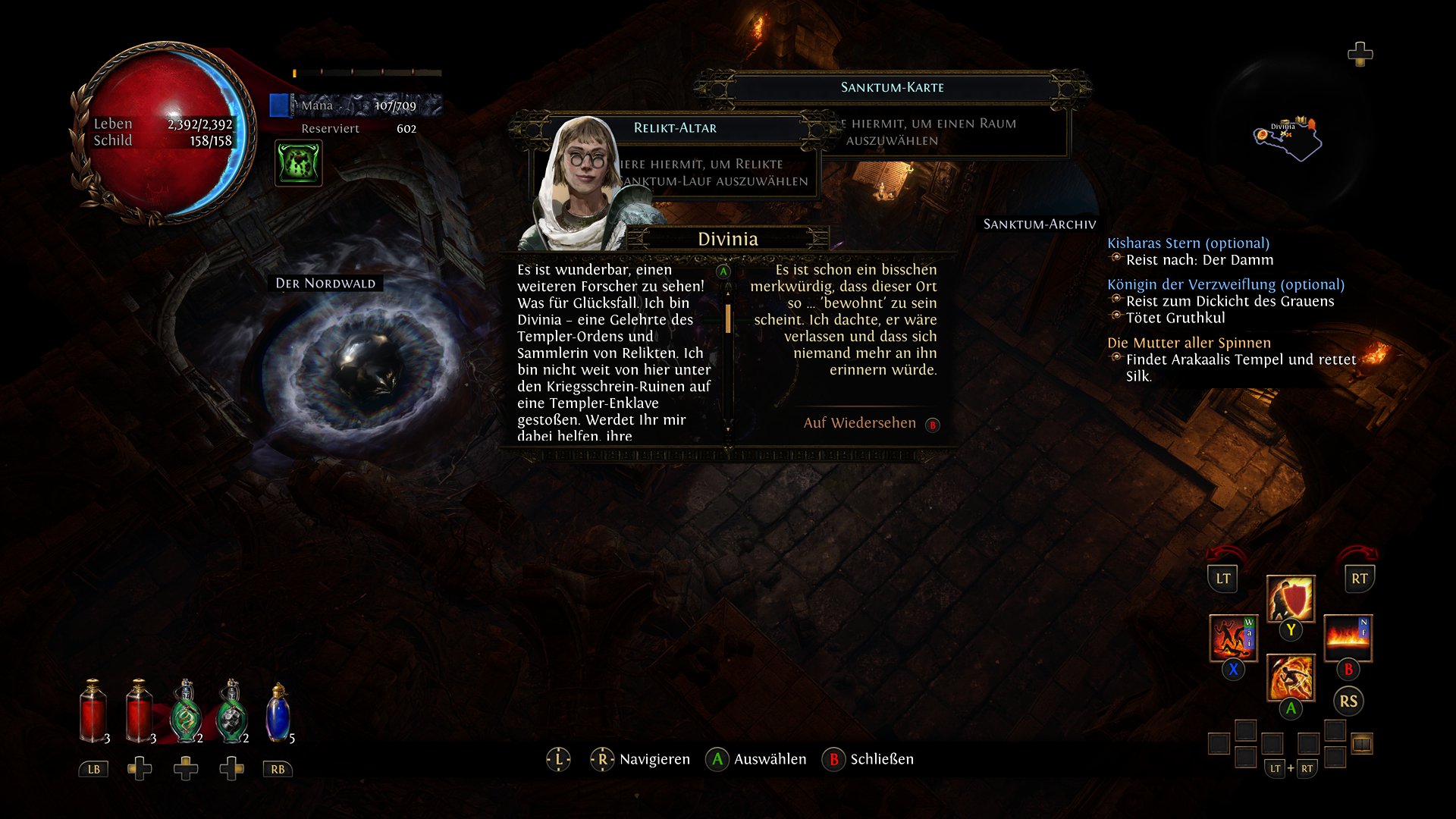Click the Der Nordwald portal label

325,284
